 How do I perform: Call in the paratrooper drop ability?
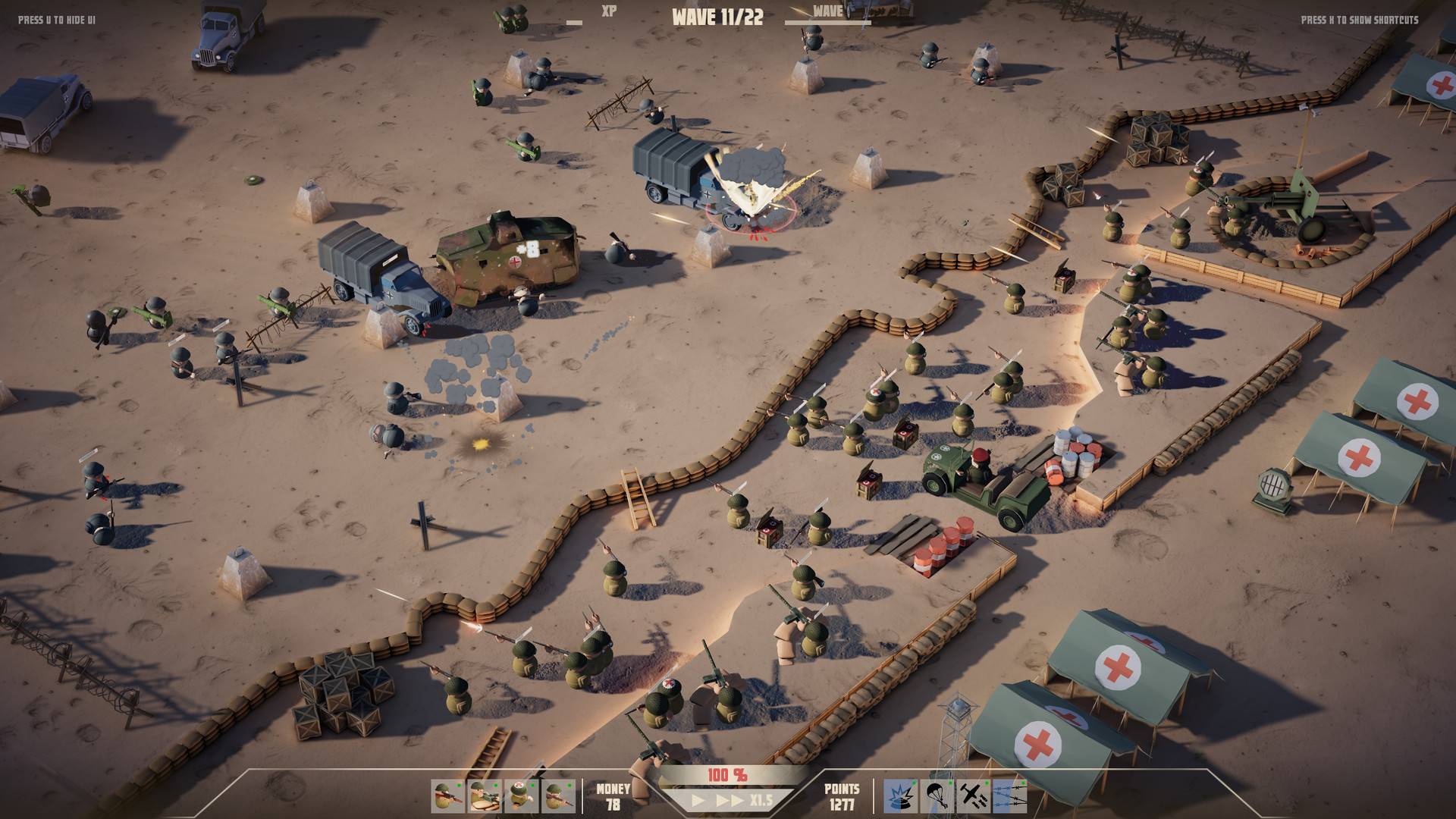[936, 797]
